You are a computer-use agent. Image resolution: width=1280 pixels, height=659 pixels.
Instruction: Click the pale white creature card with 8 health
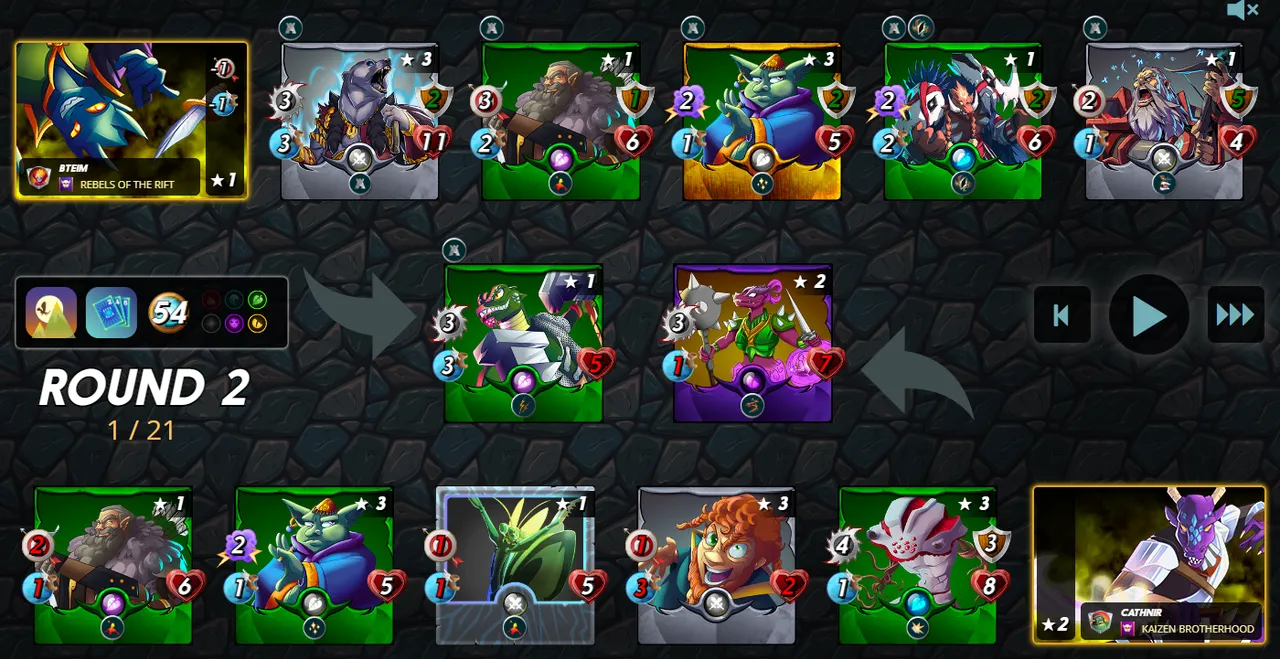point(917,565)
